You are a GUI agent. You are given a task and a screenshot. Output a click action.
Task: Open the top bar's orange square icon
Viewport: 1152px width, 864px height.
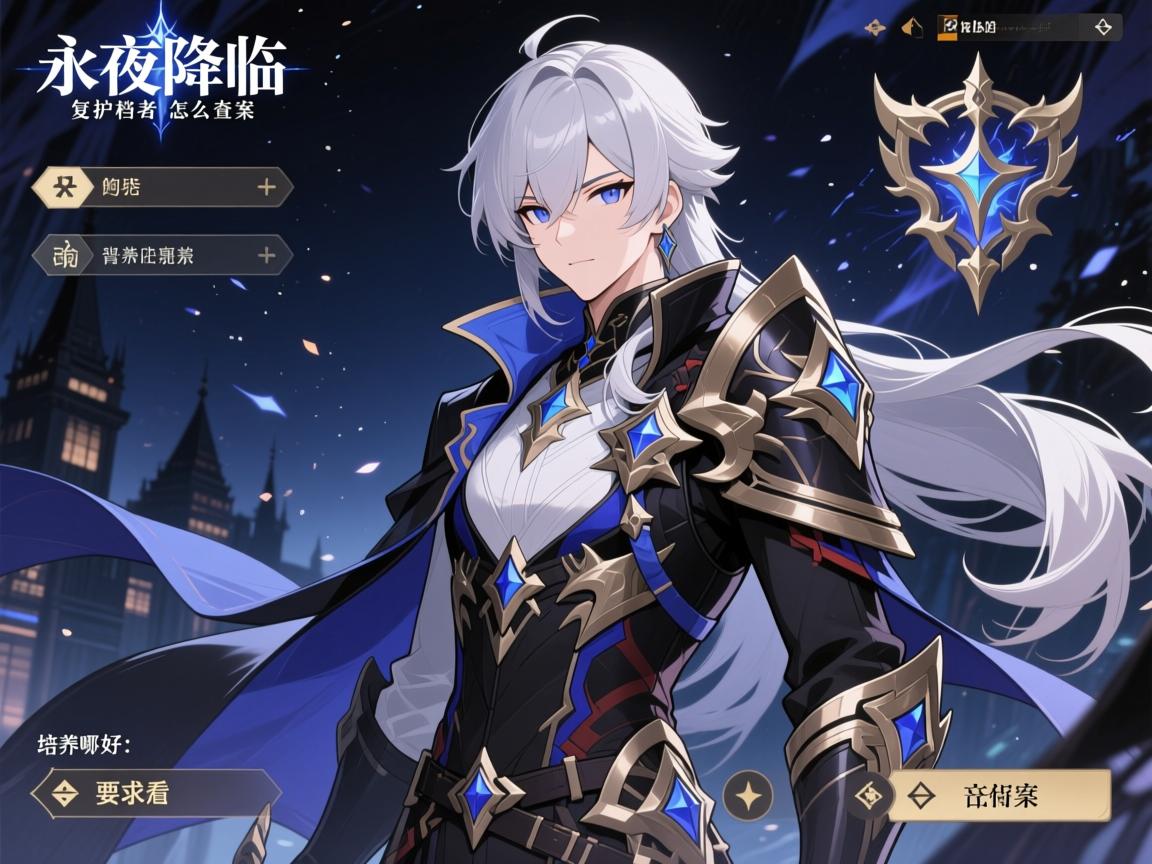[x=947, y=28]
